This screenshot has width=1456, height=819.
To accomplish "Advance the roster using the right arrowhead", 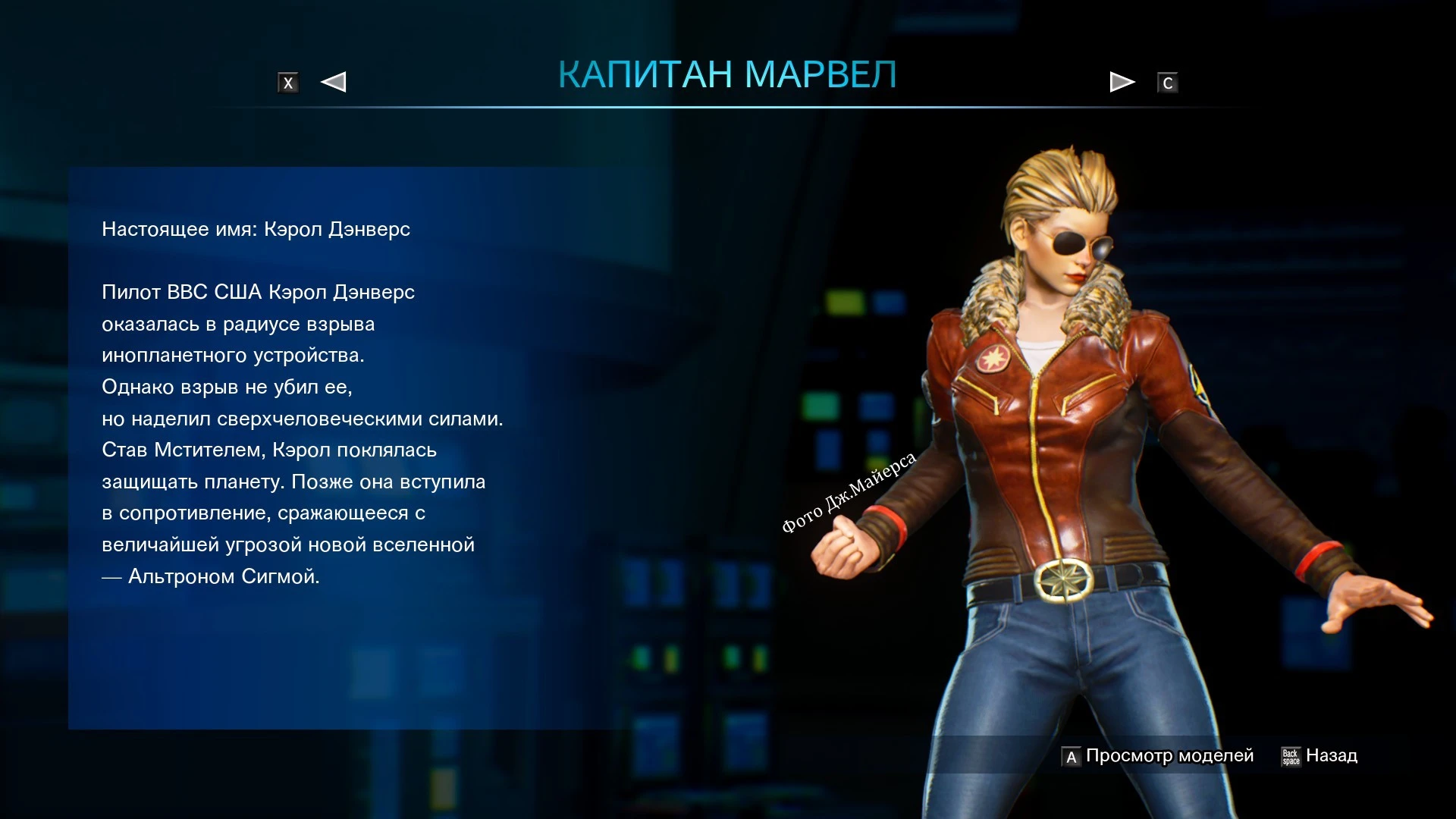I will (1121, 81).
